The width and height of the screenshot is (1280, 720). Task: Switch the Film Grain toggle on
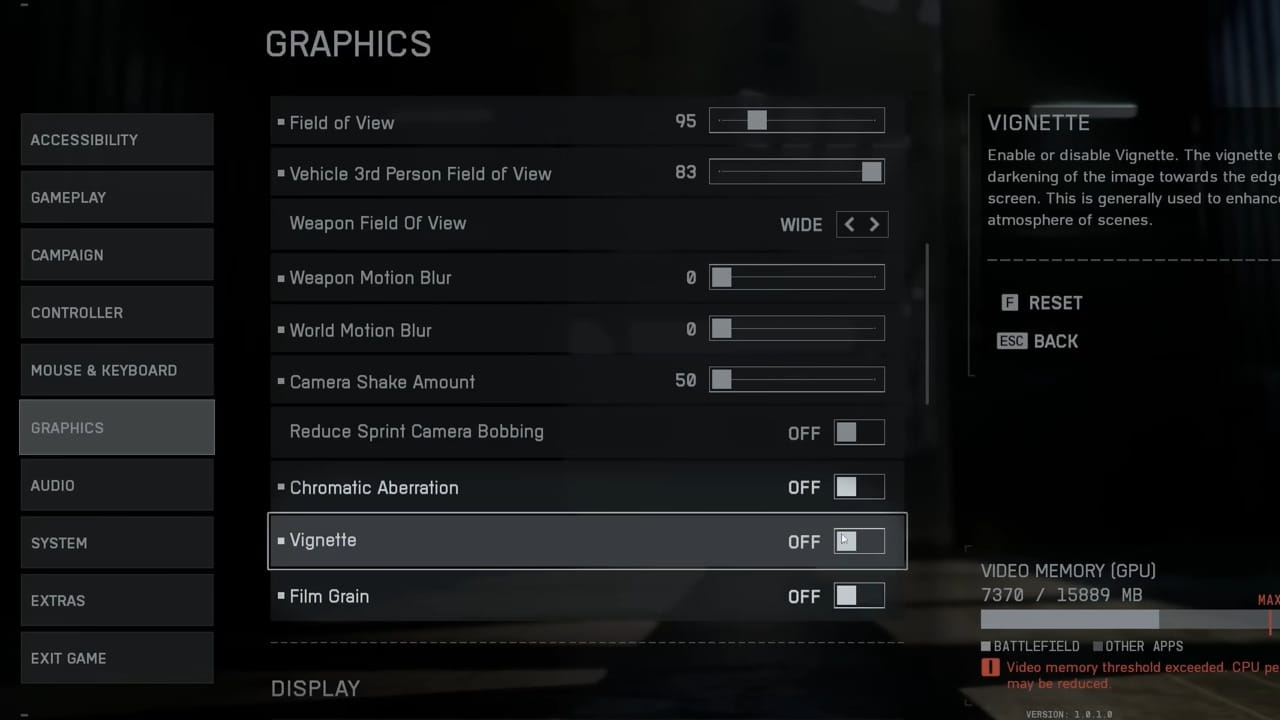pos(859,596)
